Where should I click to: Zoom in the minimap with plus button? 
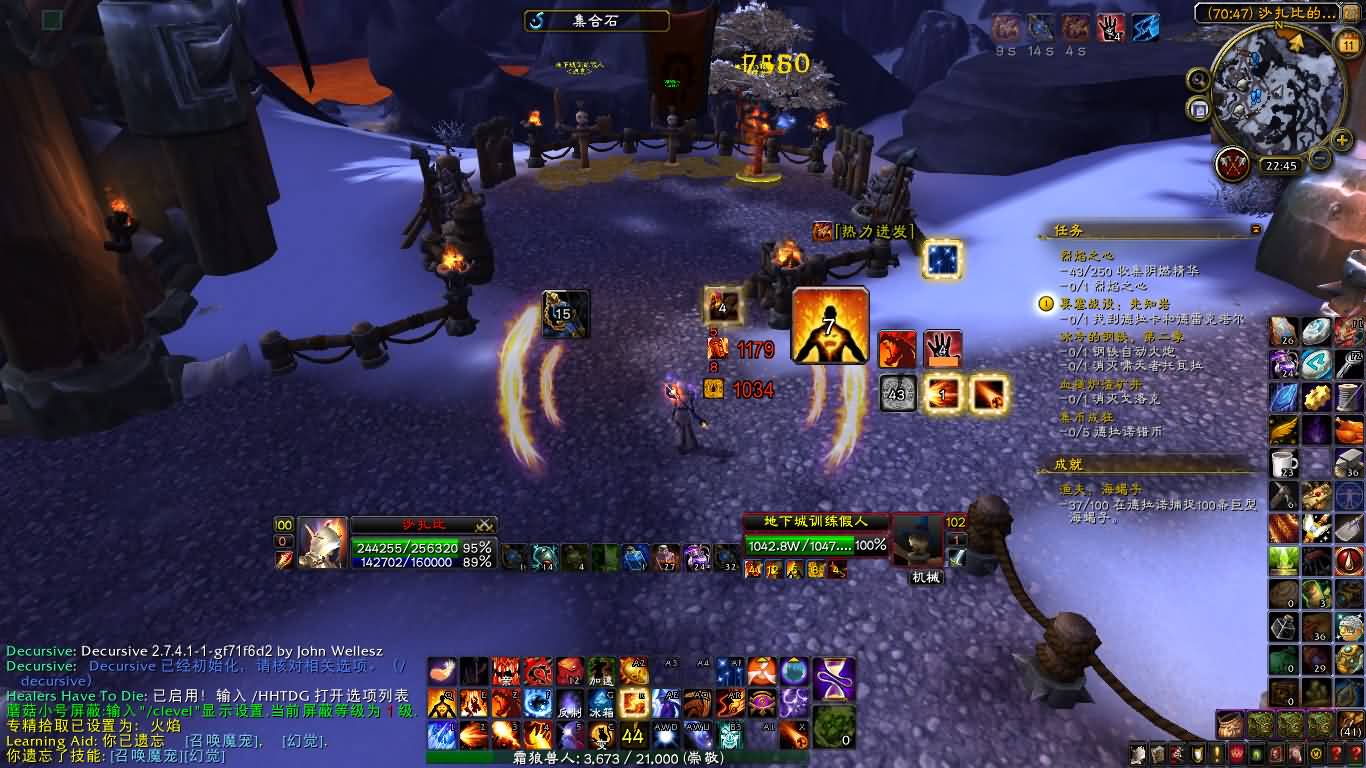[x=1342, y=139]
